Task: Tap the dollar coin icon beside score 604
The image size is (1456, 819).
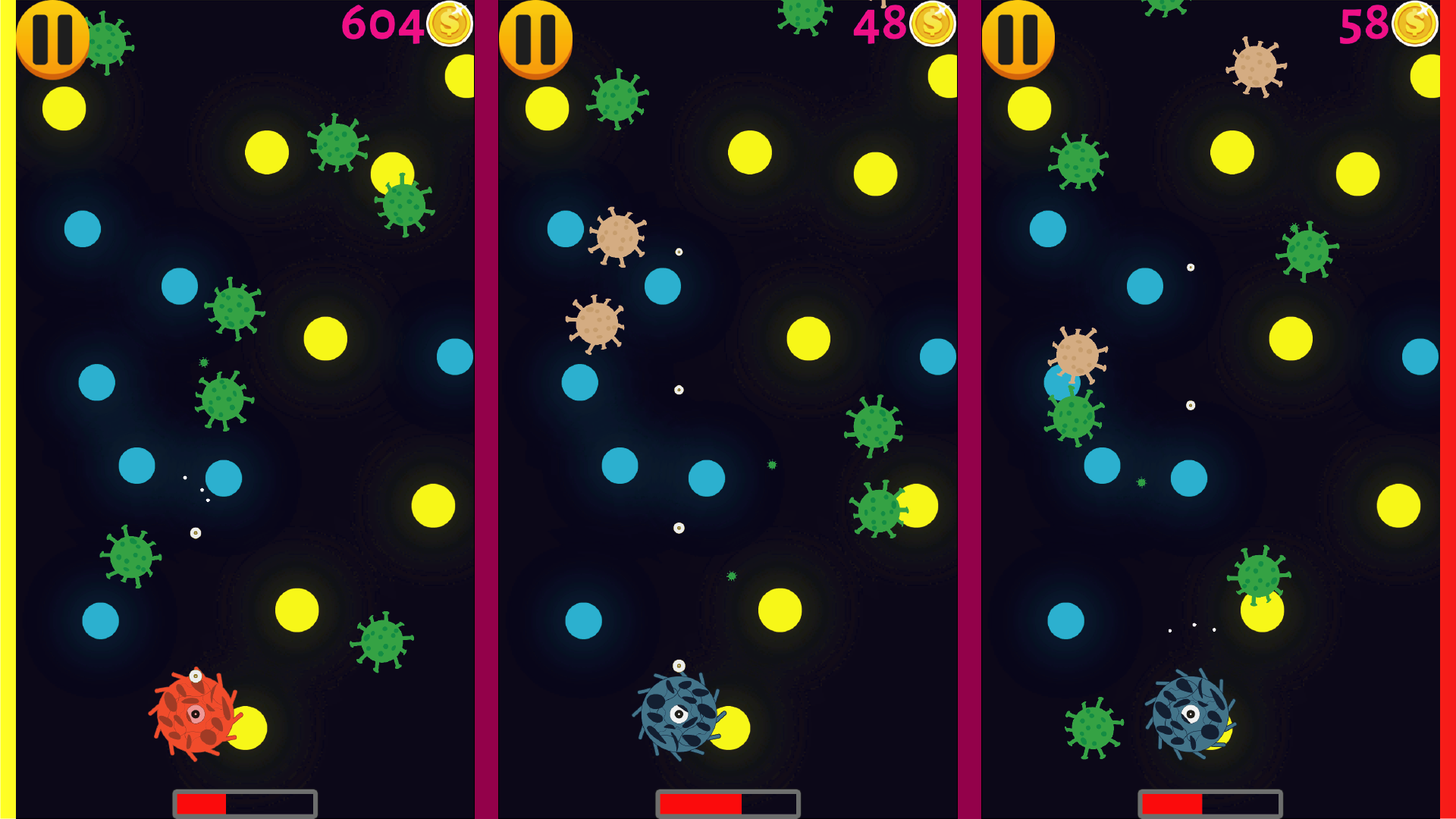Action: click(x=448, y=24)
